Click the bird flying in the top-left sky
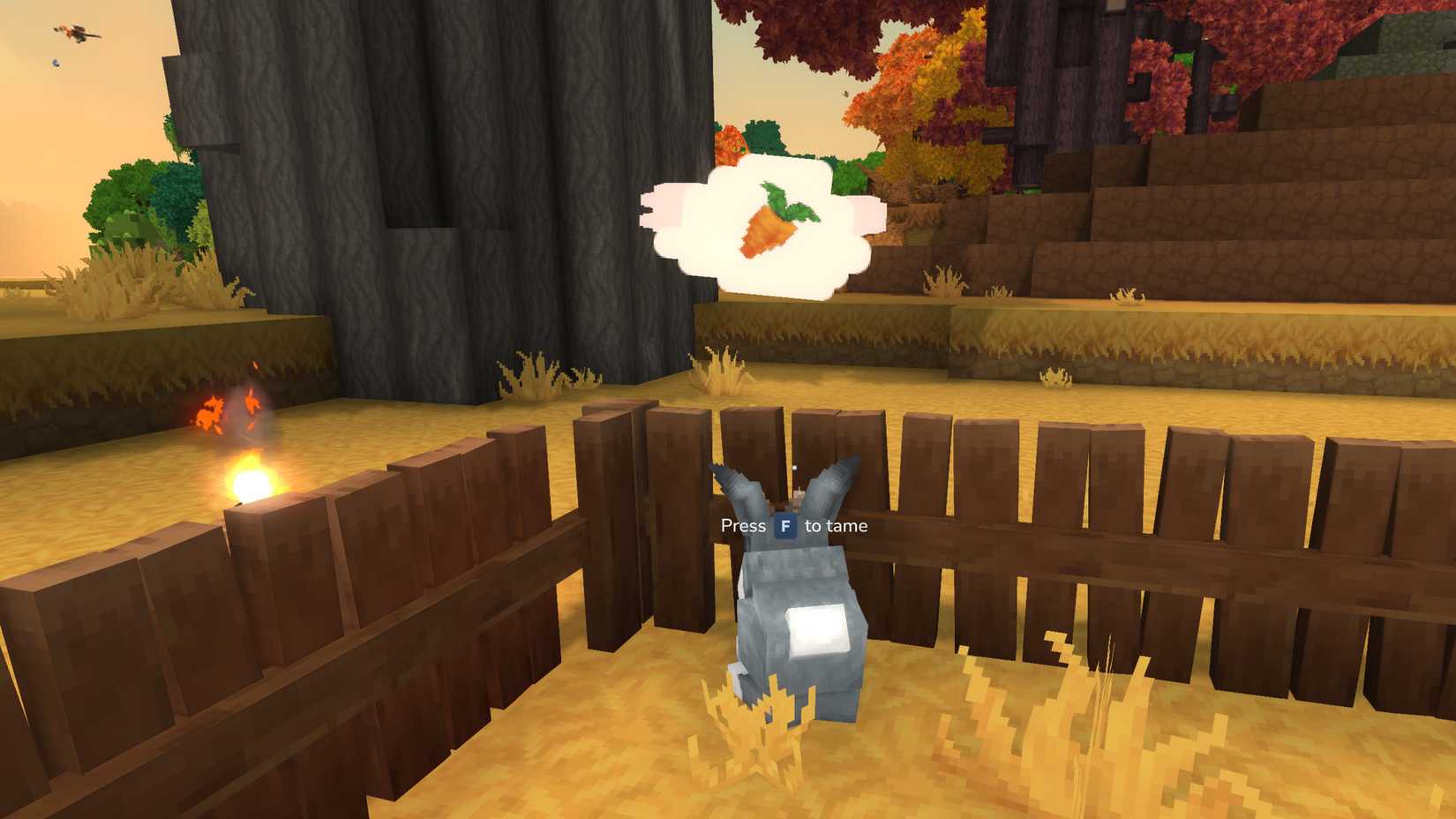The width and height of the screenshot is (1456, 819). [78, 34]
